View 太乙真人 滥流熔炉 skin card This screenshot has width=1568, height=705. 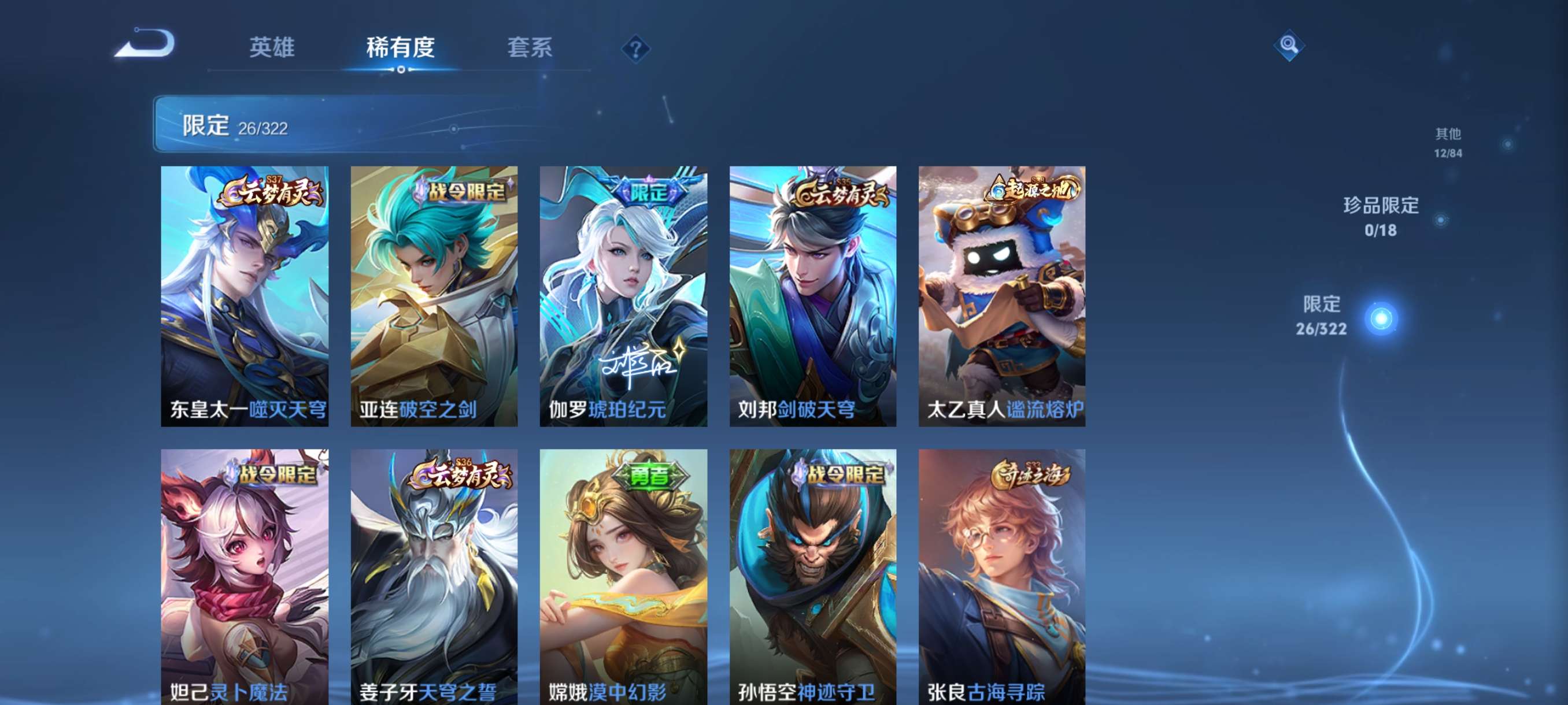point(1002,296)
